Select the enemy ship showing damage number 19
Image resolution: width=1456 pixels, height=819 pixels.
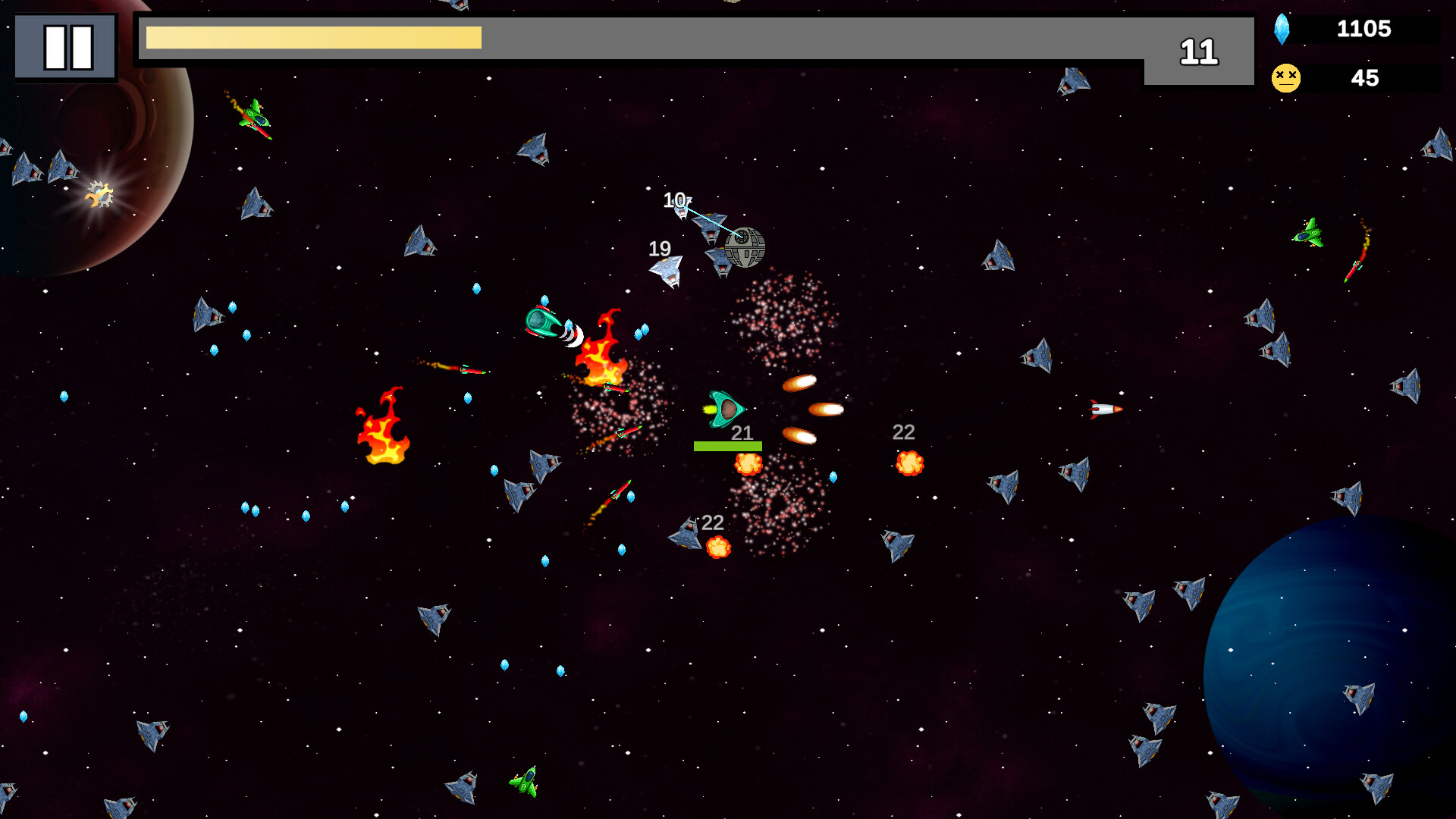coord(667,273)
